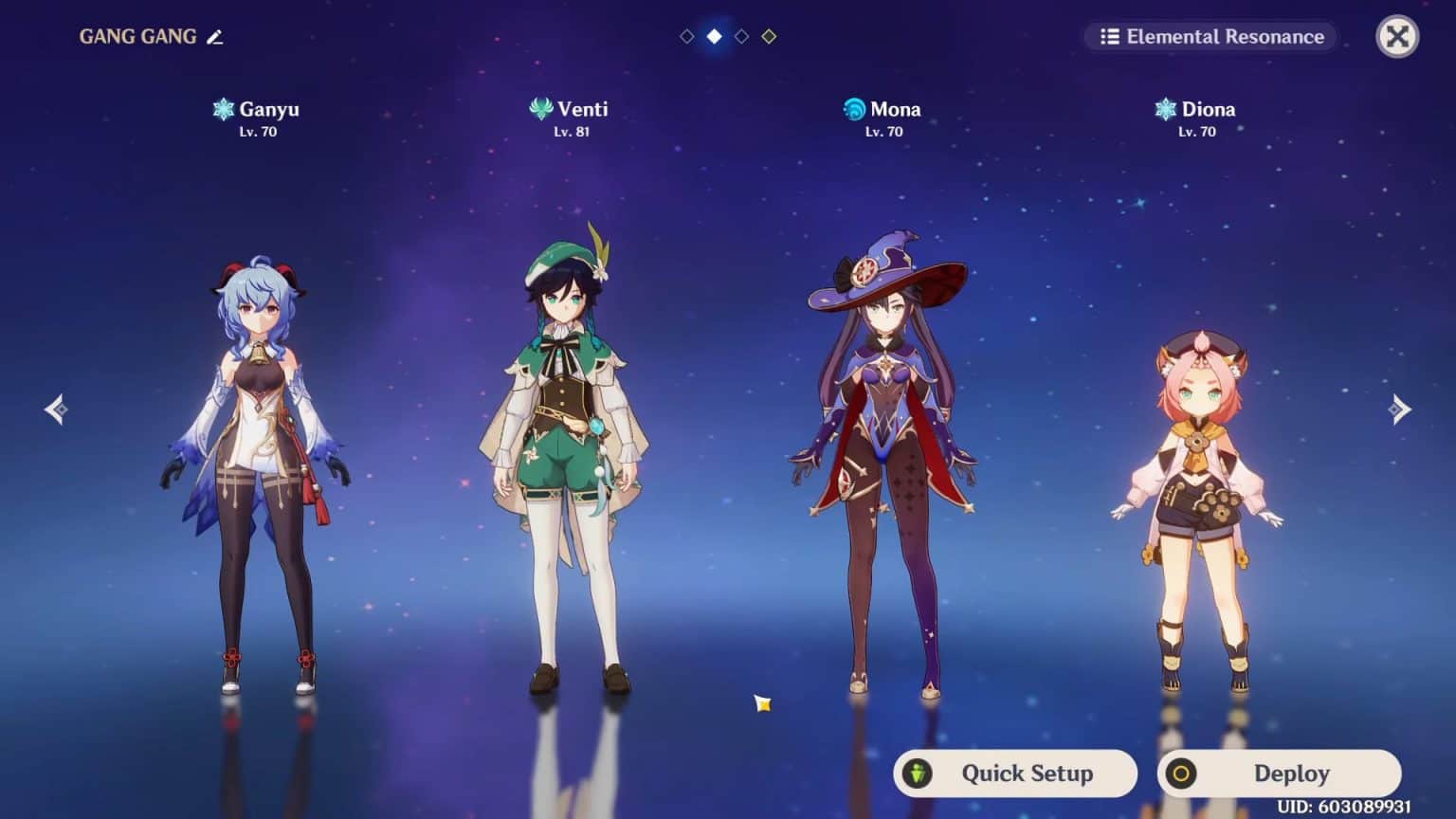Switch to the first party page diamond
The image size is (1456, 819).
coord(687,36)
